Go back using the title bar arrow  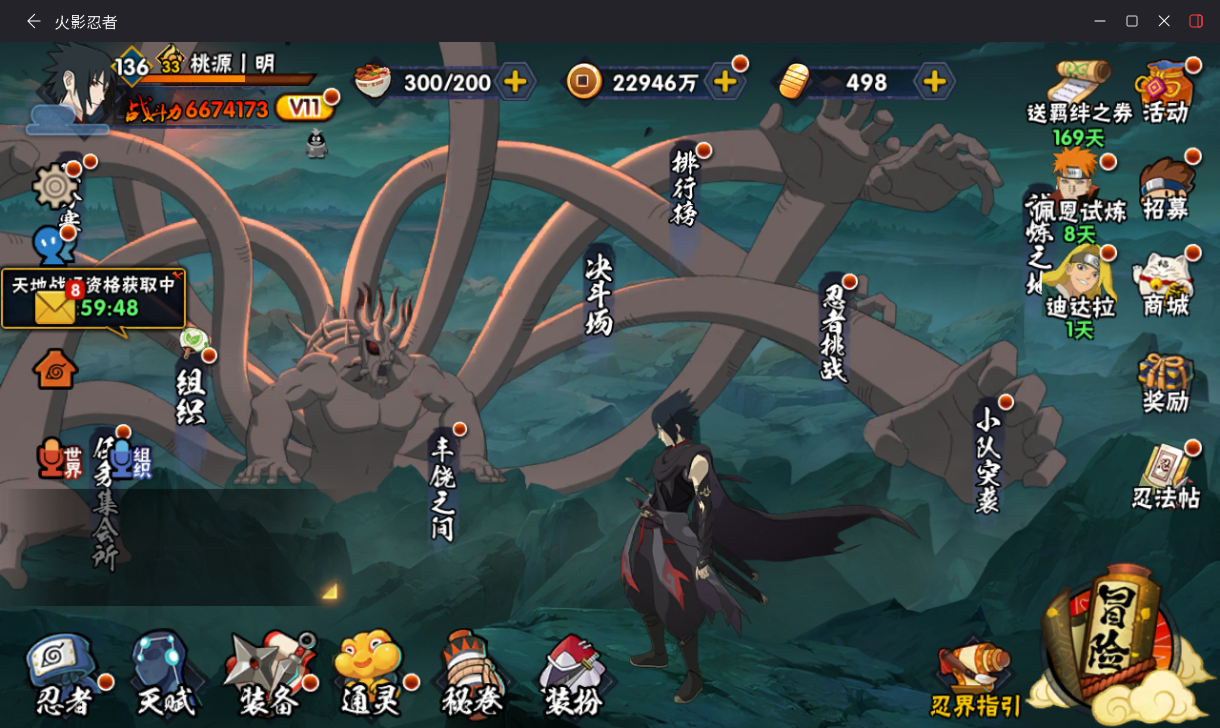33,21
